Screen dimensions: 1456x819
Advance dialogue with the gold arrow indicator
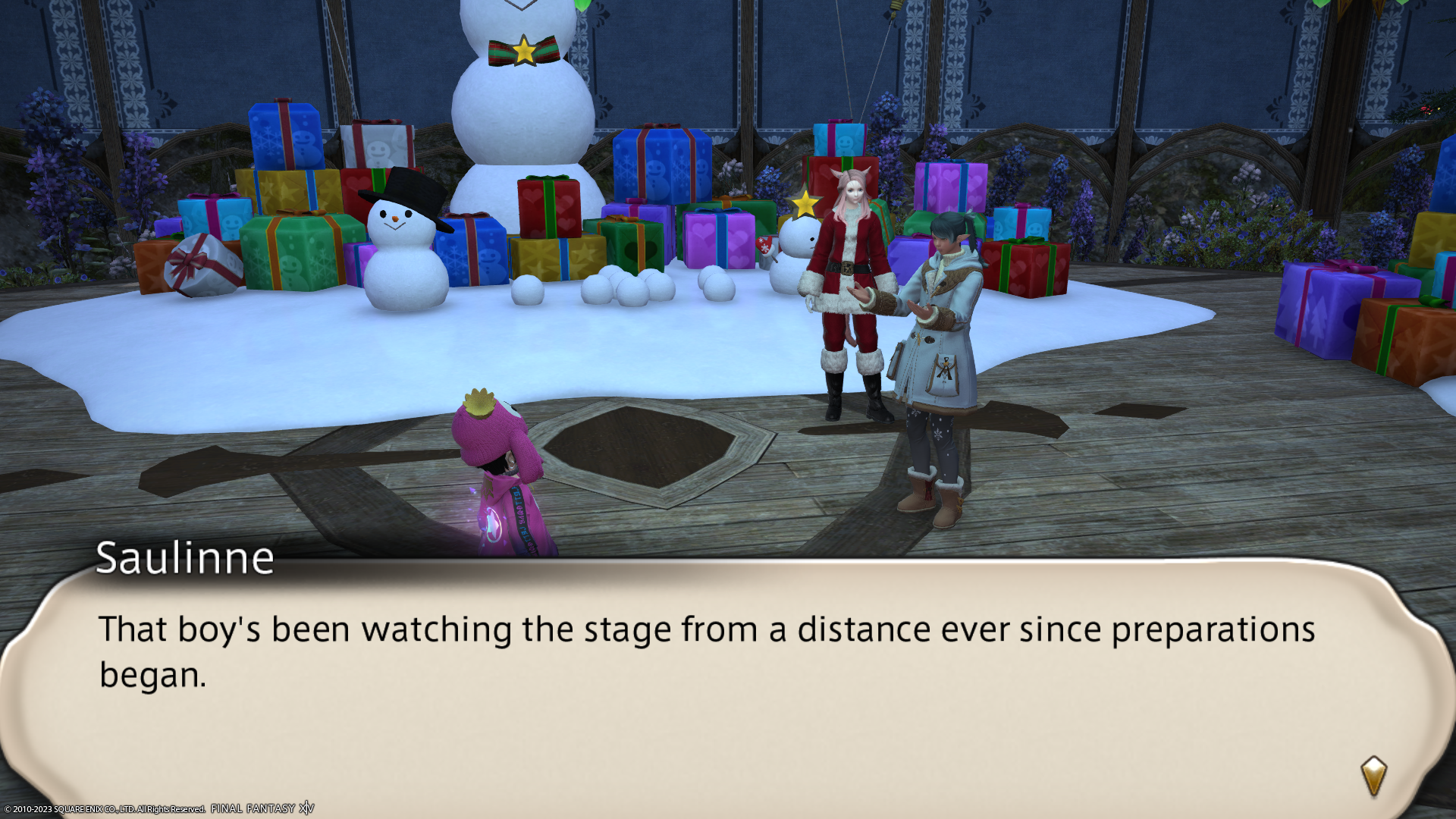coord(1373,776)
